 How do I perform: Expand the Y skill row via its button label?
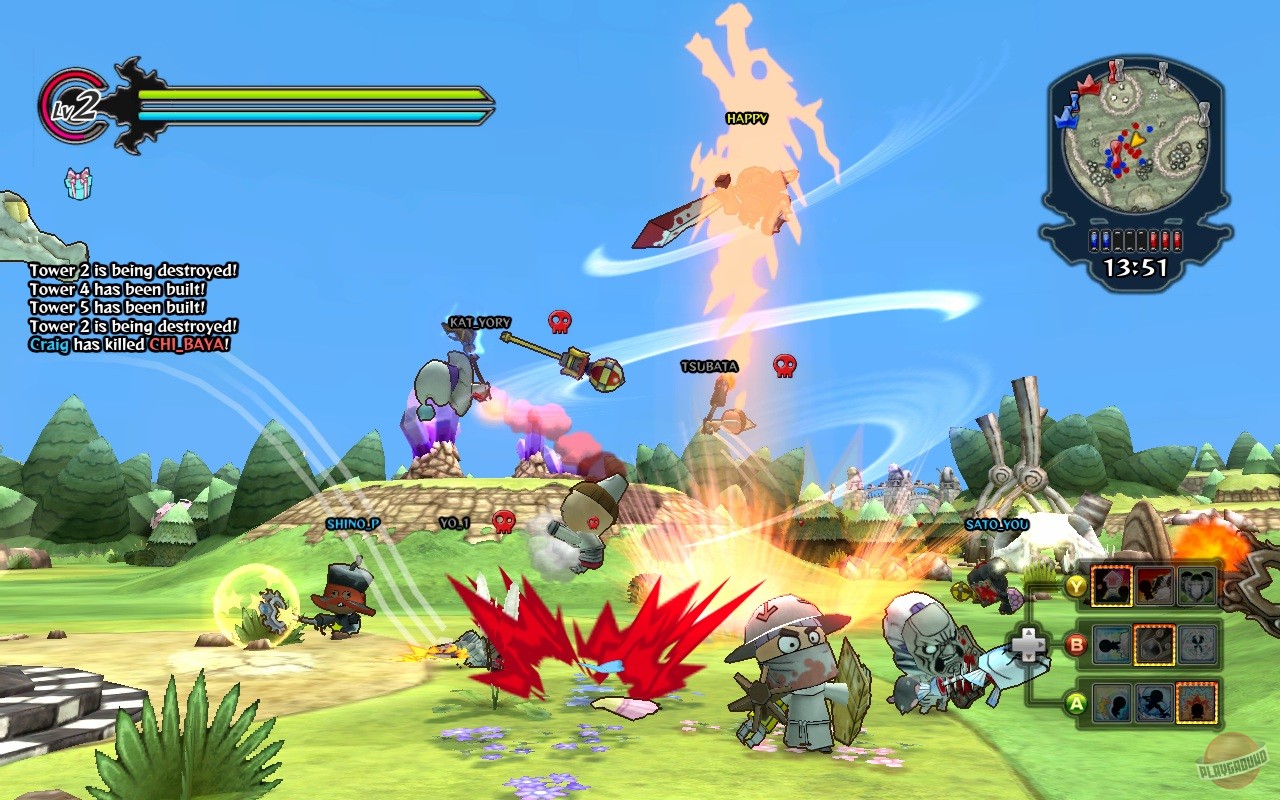coord(1077,587)
